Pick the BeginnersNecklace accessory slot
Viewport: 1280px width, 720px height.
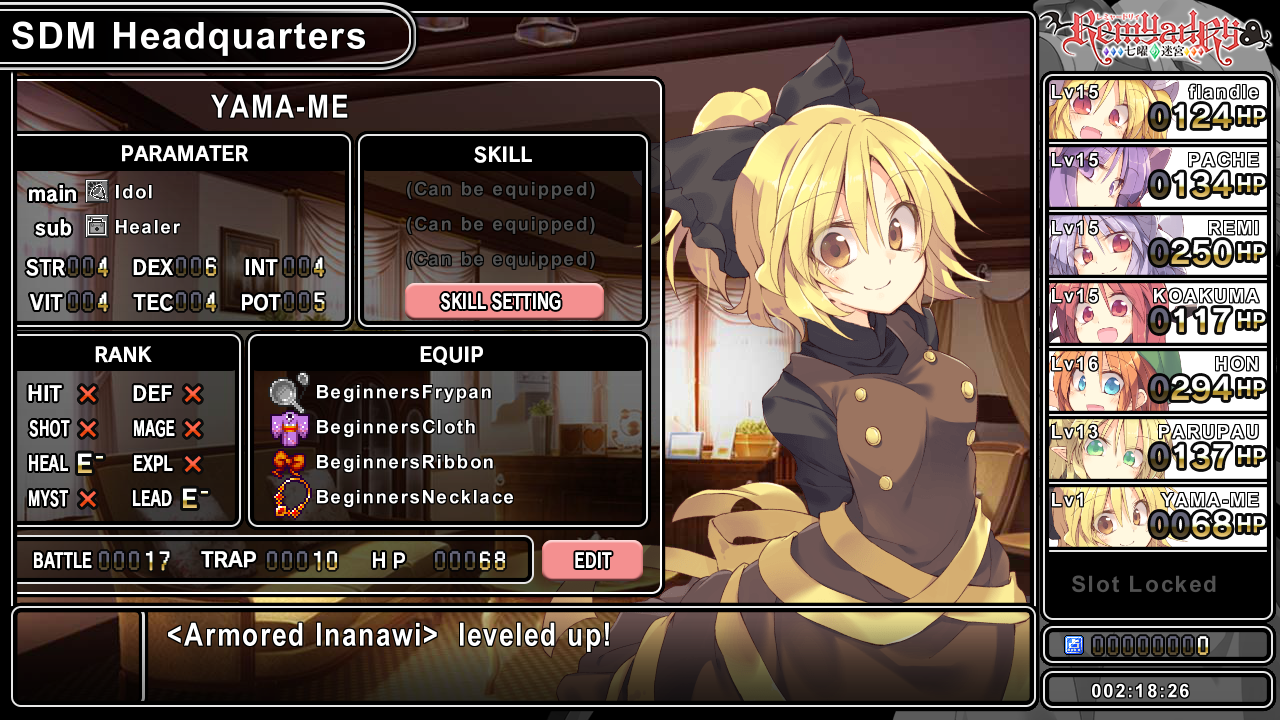click(x=414, y=497)
